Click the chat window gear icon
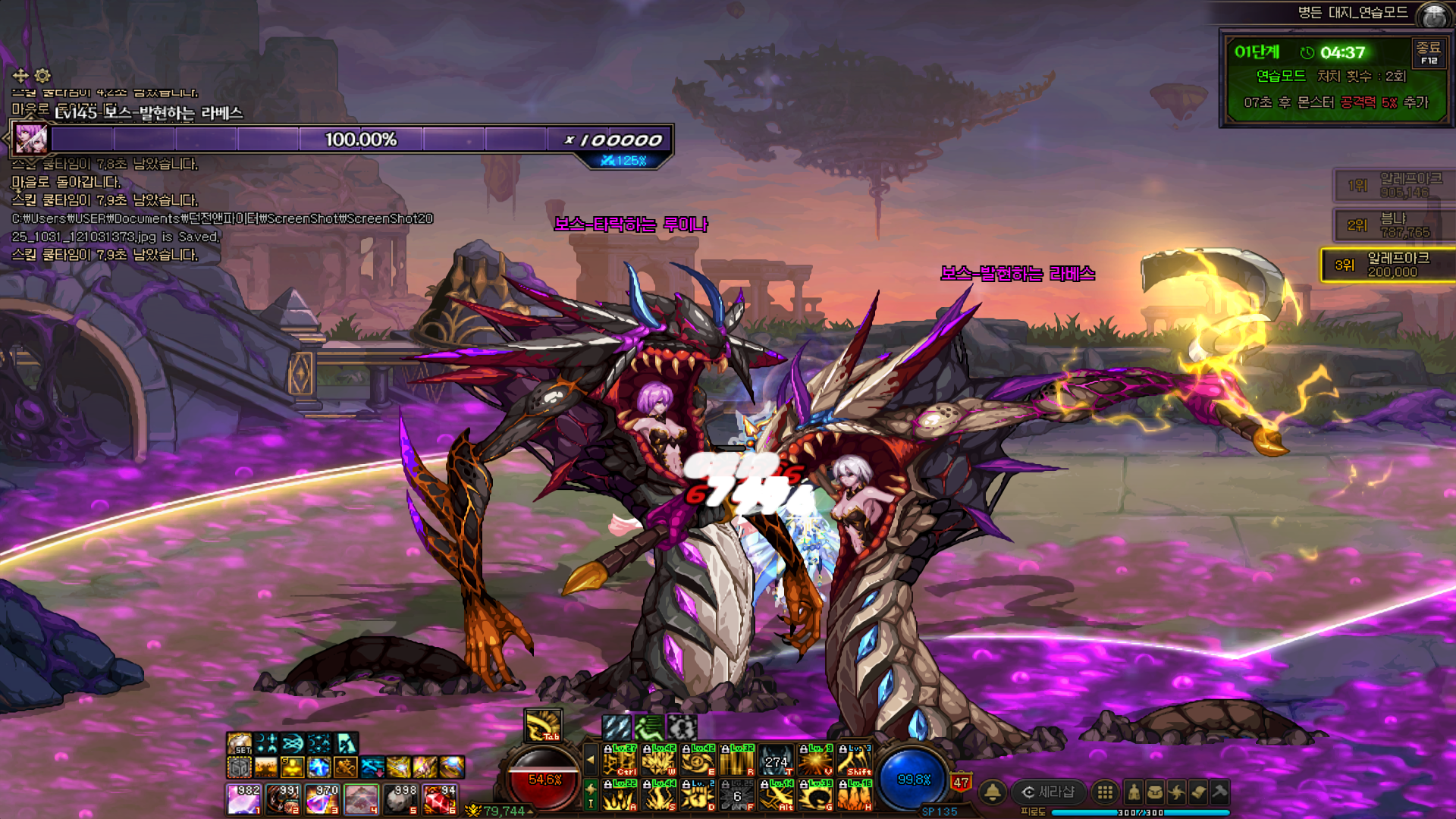This screenshot has height=819, width=1456. [x=42, y=75]
